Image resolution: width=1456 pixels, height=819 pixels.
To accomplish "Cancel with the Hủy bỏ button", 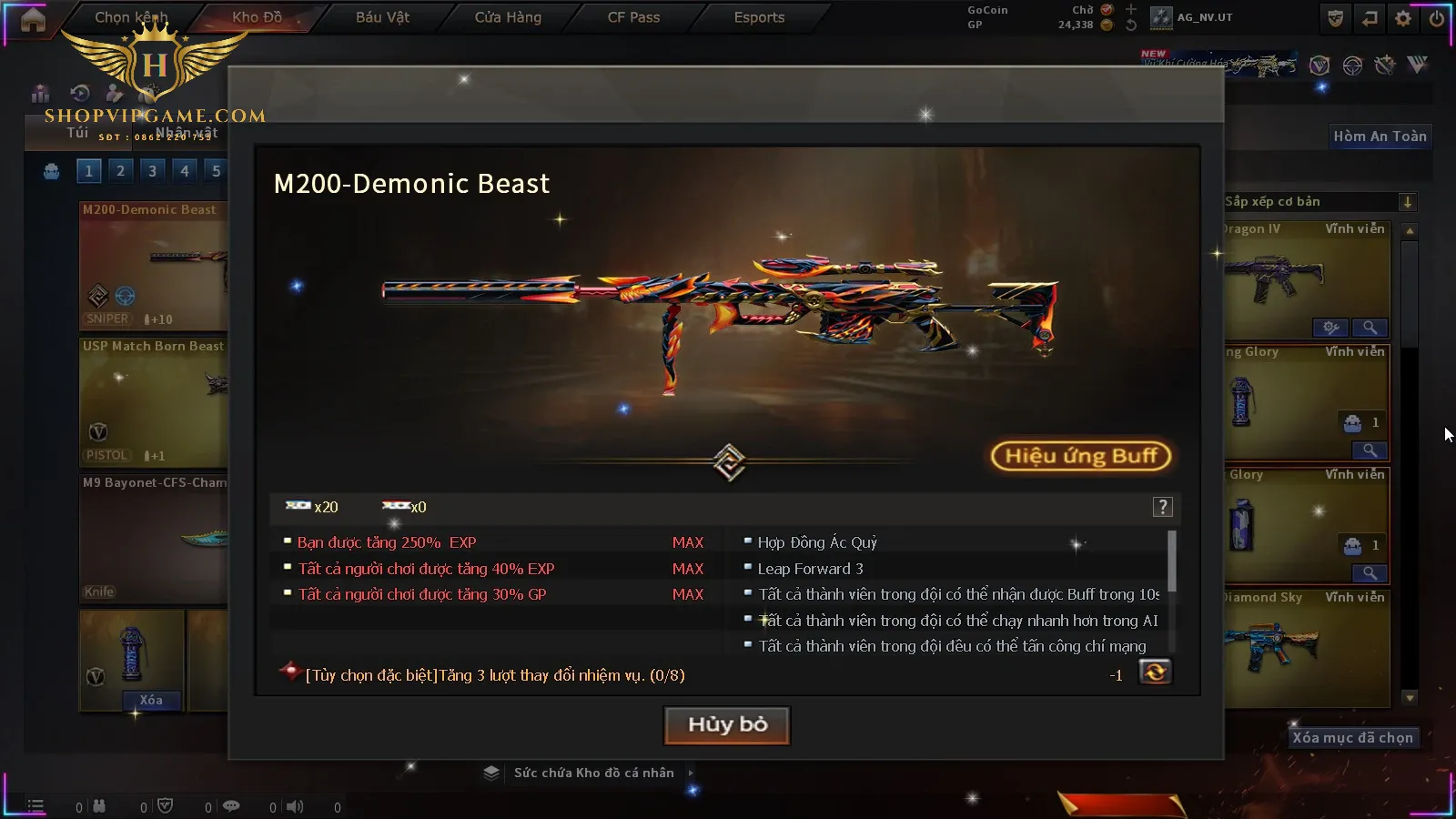I will pyautogui.click(x=727, y=725).
